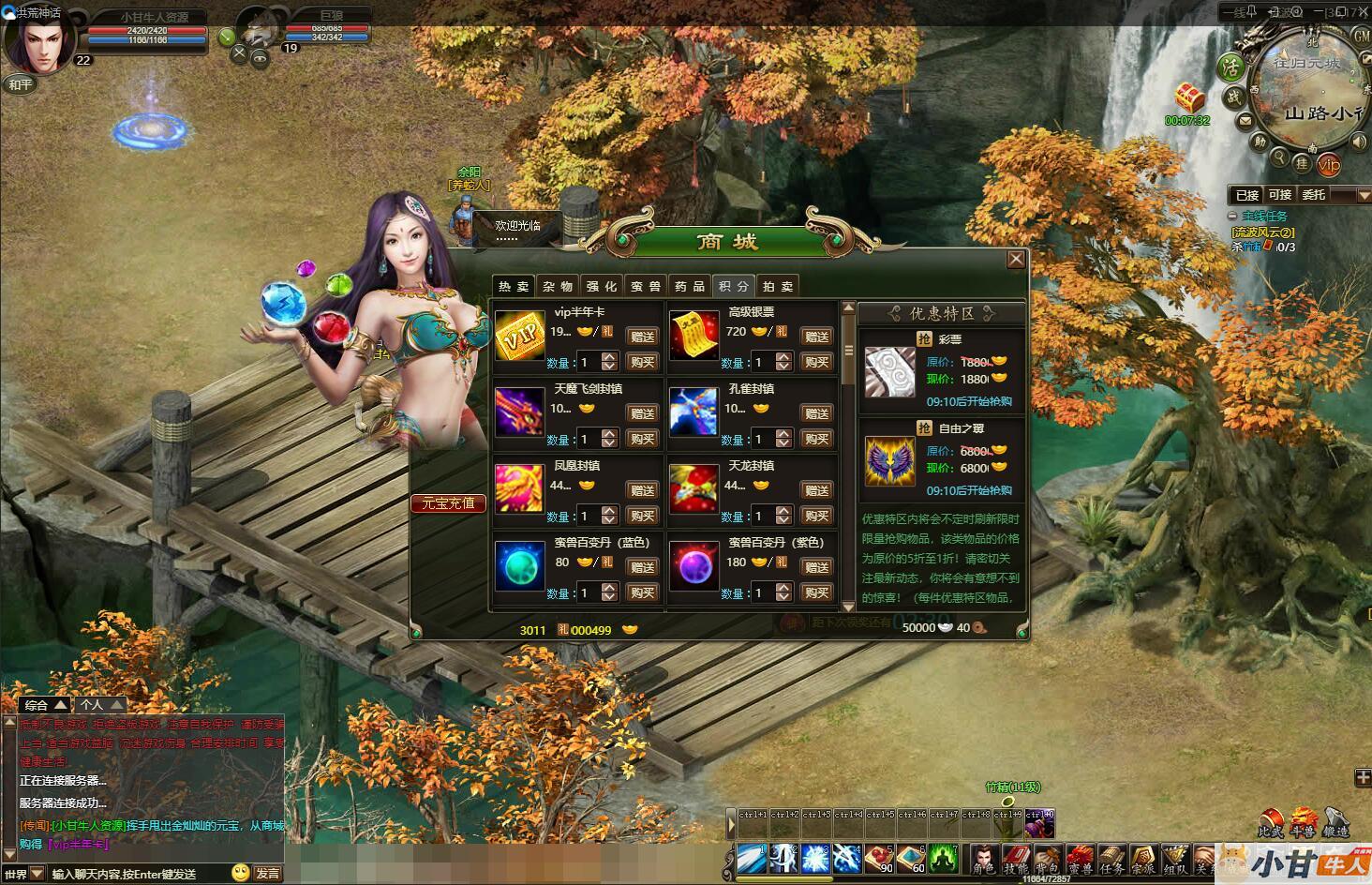Image resolution: width=1372 pixels, height=885 pixels.
Task: Send chat message with 发言 button
Action: point(268,873)
